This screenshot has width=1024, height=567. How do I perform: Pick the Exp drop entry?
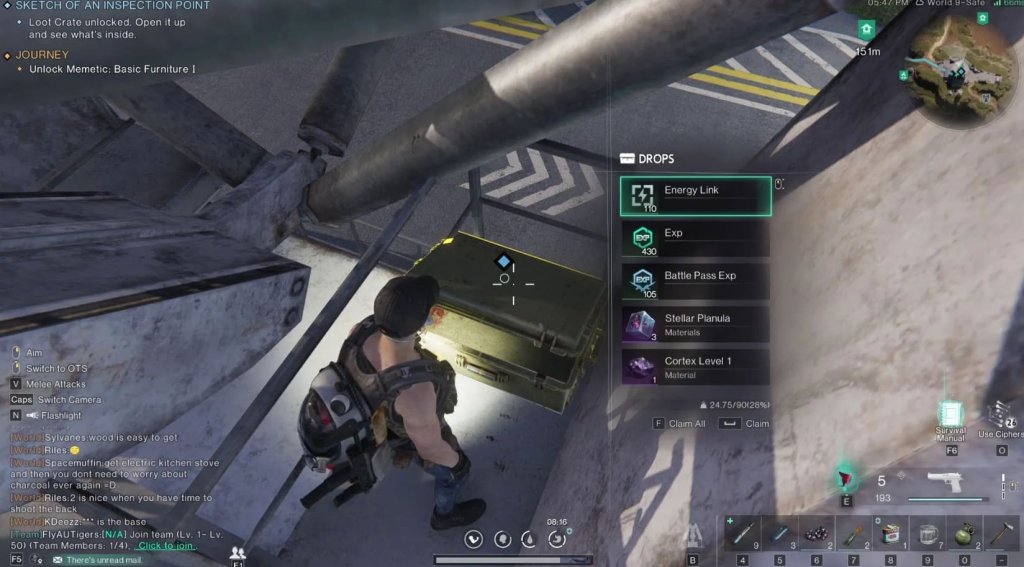pyautogui.click(x=695, y=239)
